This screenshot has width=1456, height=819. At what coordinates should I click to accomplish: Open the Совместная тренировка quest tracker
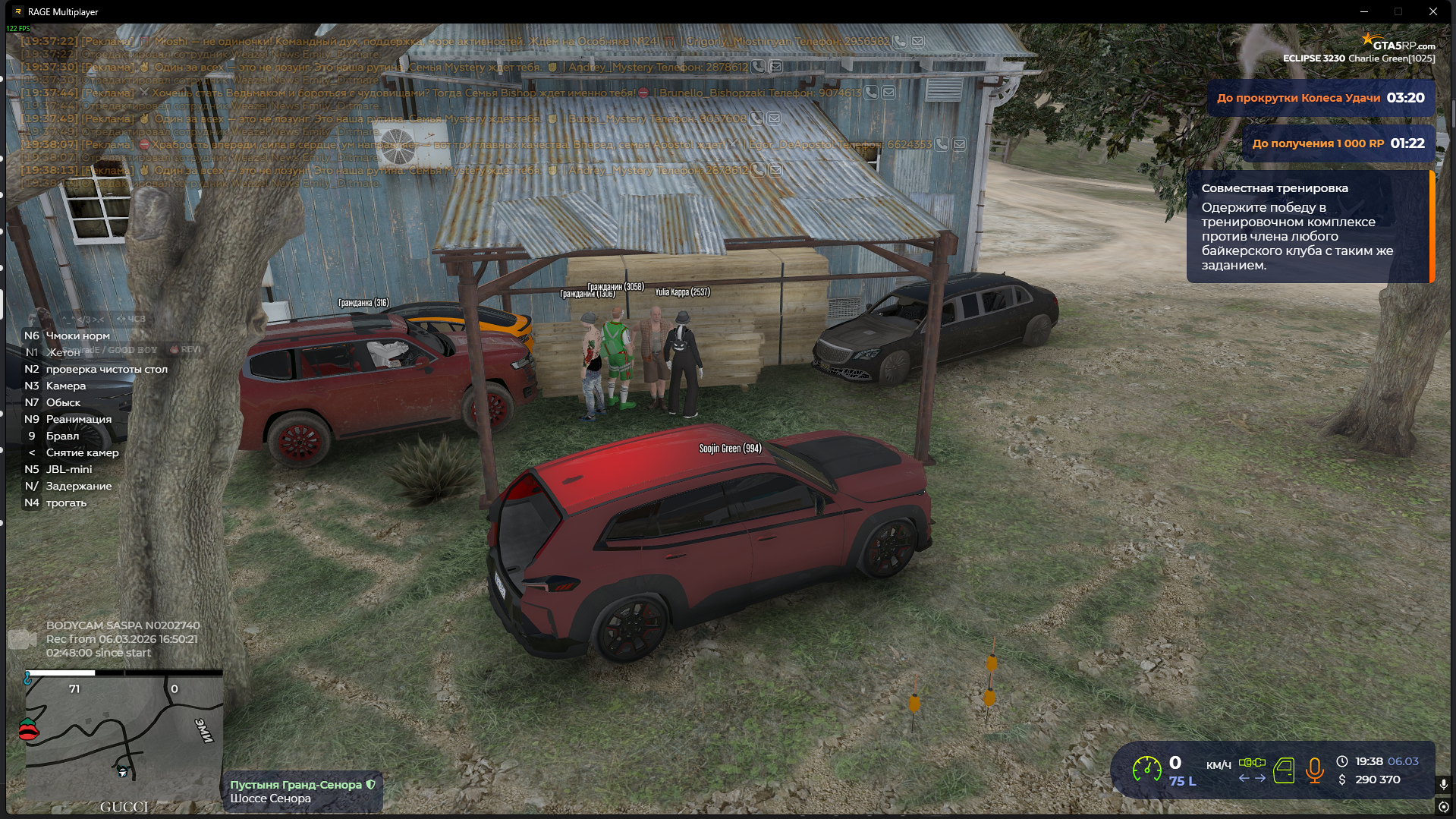[x=1309, y=226]
